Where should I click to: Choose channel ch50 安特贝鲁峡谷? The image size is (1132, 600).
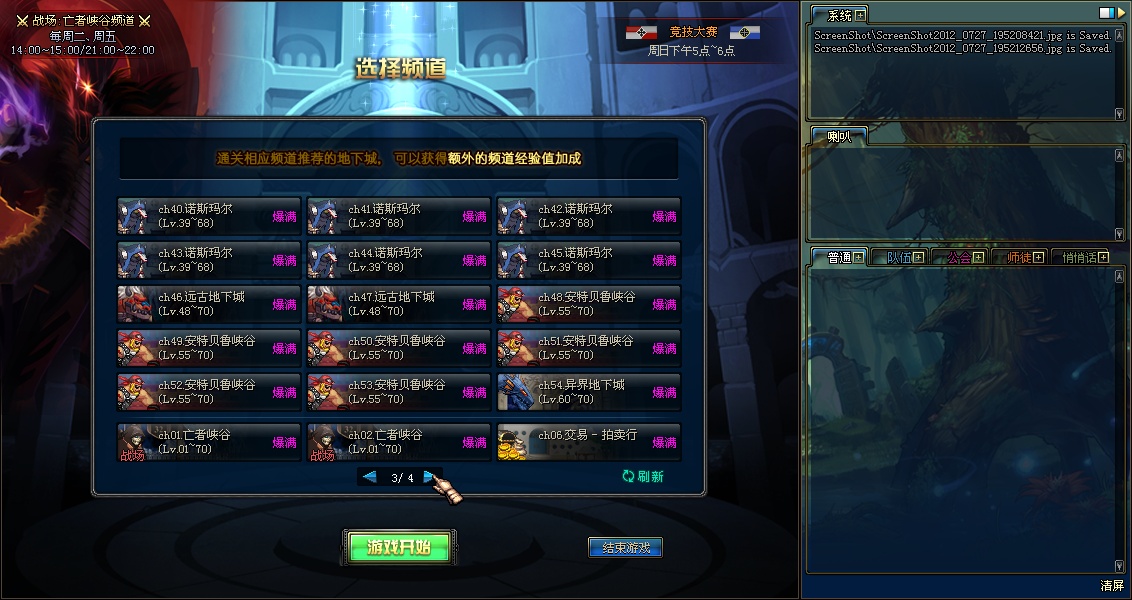pos(399,348)
